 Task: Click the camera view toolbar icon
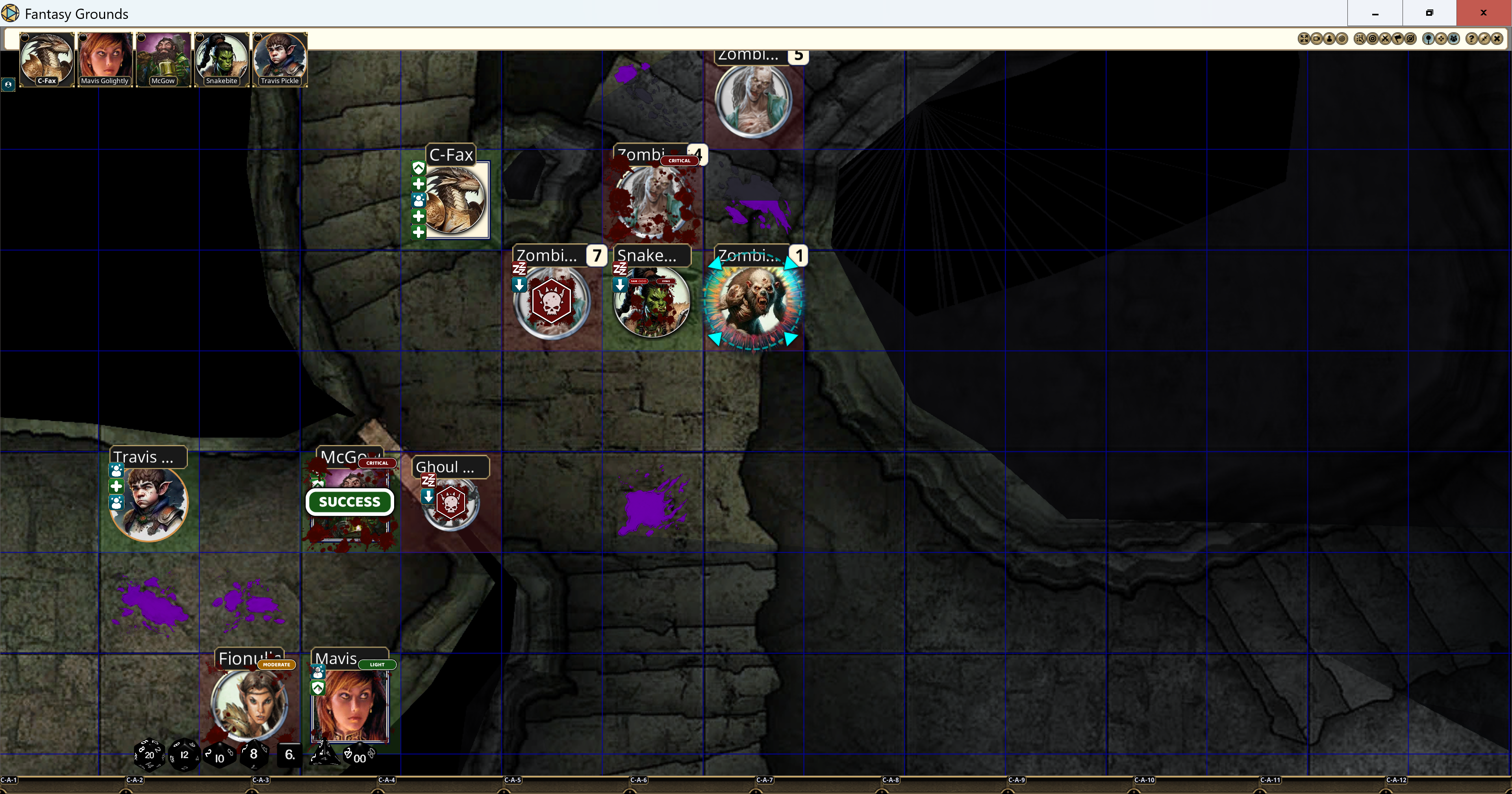tap(1317, 38)
